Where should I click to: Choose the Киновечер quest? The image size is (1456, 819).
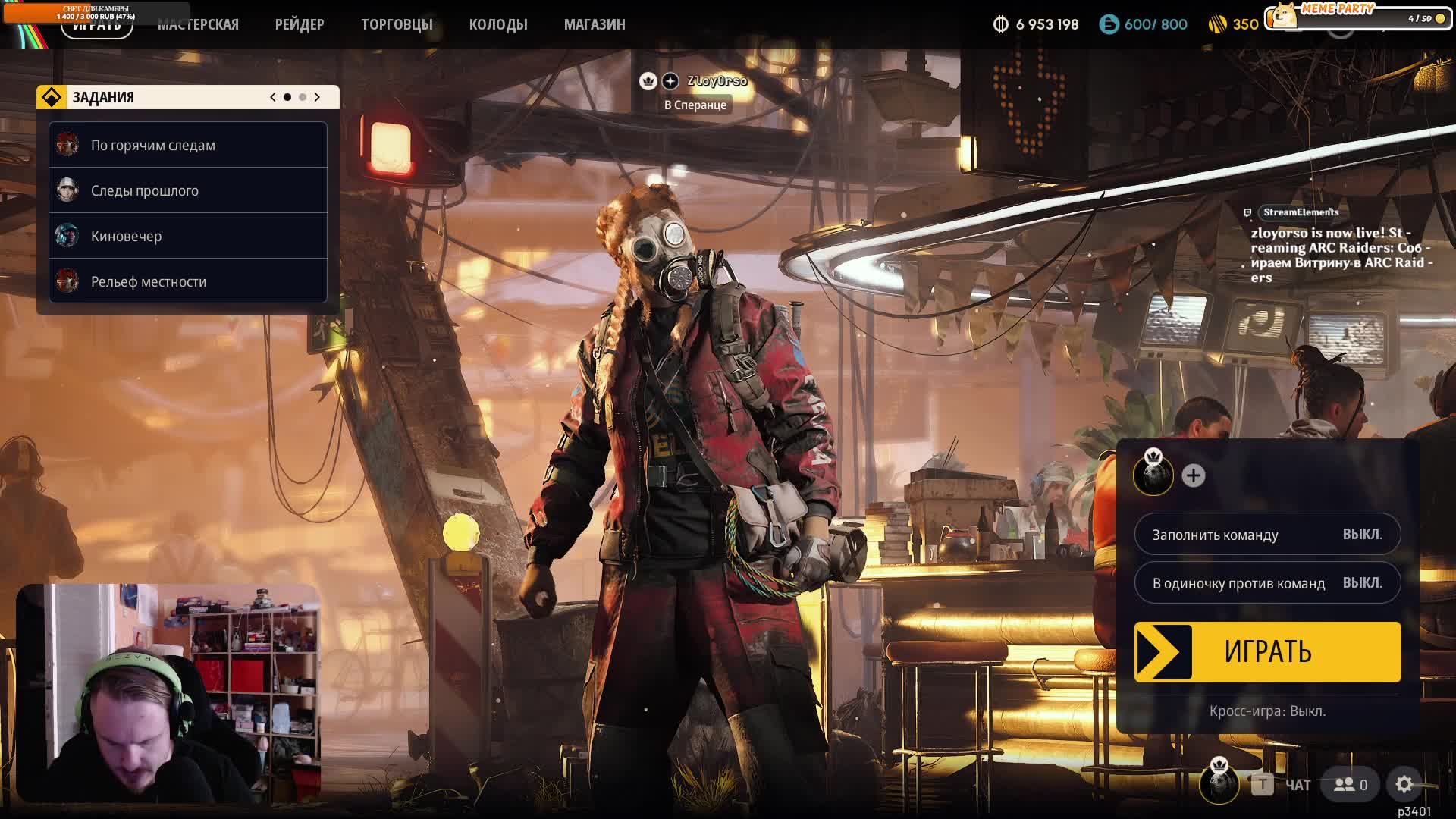pyautogui.click(x=188, y=236)
